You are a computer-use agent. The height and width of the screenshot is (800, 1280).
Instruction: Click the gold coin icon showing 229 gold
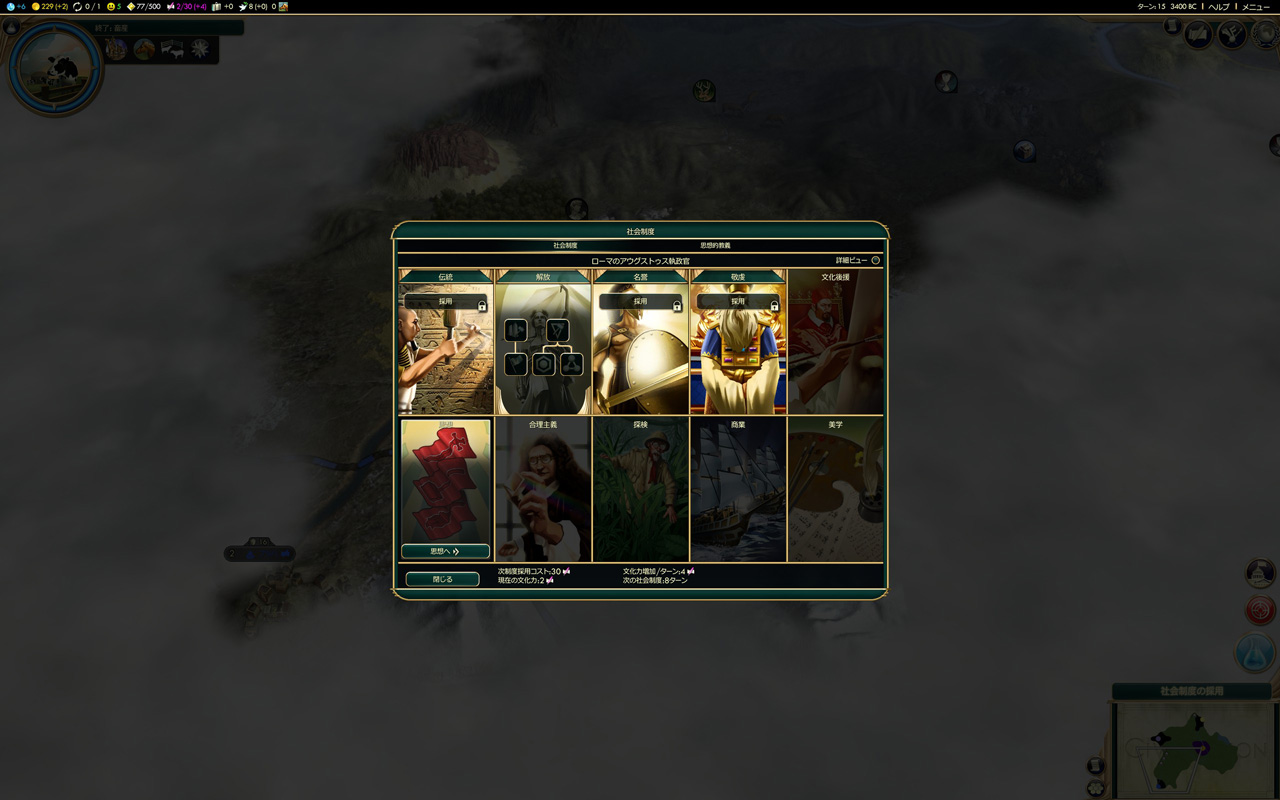pyautogui.click(x=36, y=8)
